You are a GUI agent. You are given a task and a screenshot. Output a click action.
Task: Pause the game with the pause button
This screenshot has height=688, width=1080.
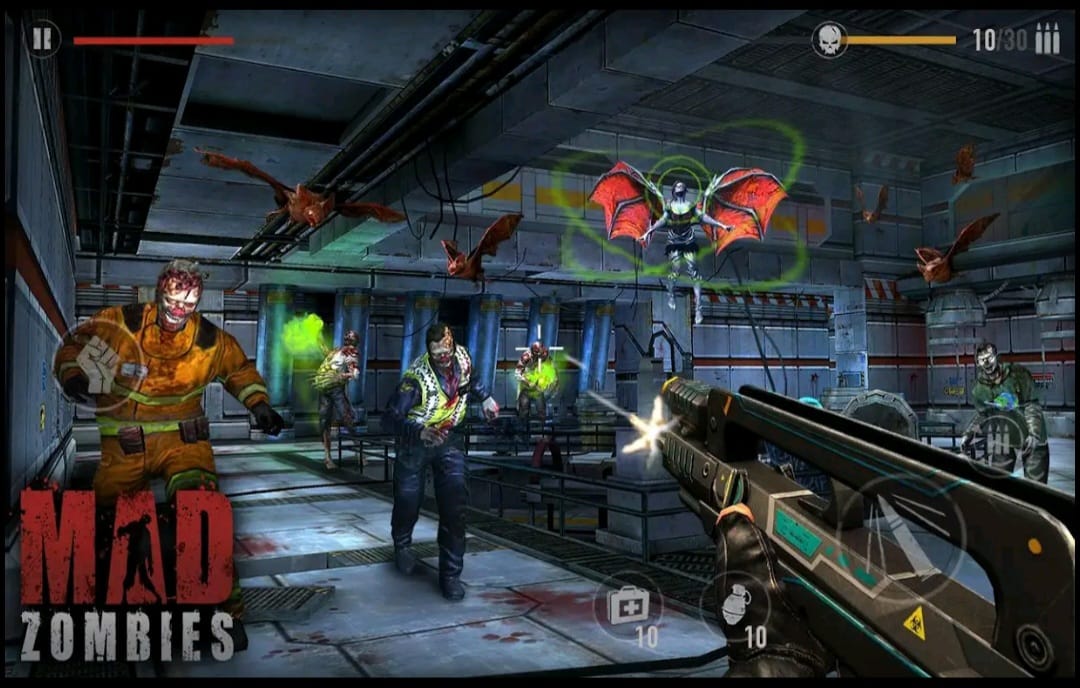42,39
